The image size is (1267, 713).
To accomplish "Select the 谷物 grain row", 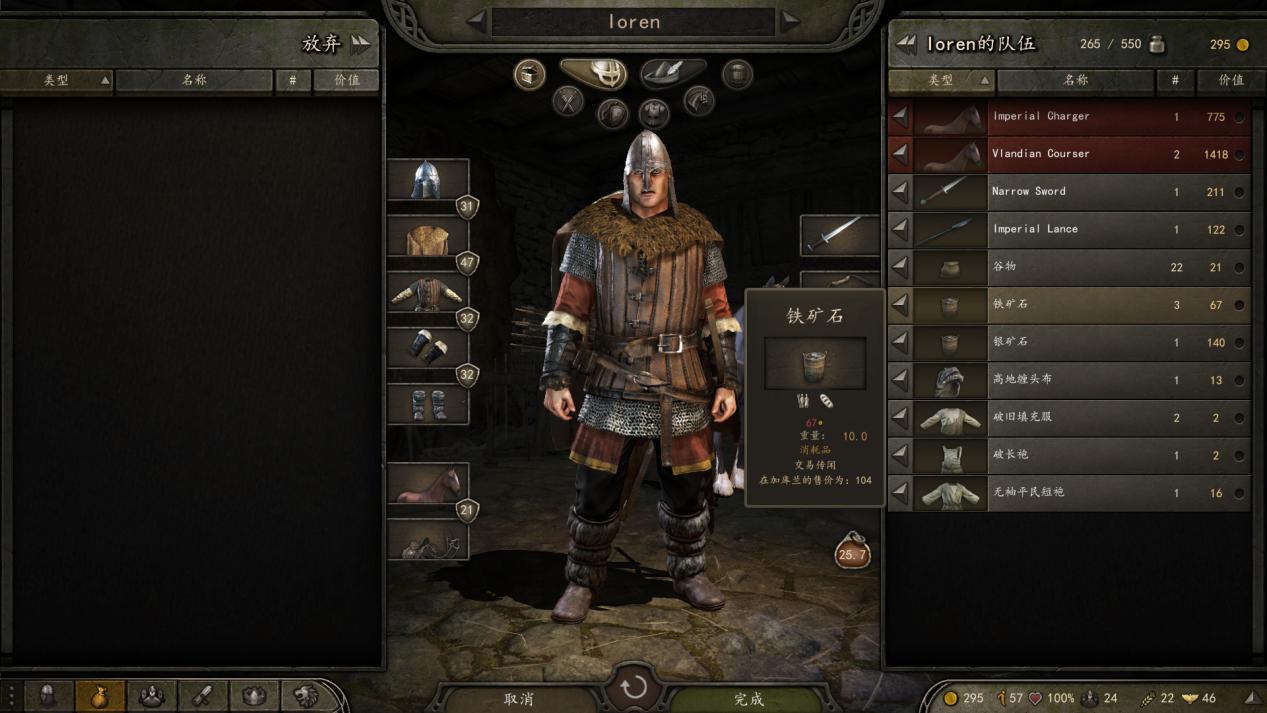I will coord(1068,267).
